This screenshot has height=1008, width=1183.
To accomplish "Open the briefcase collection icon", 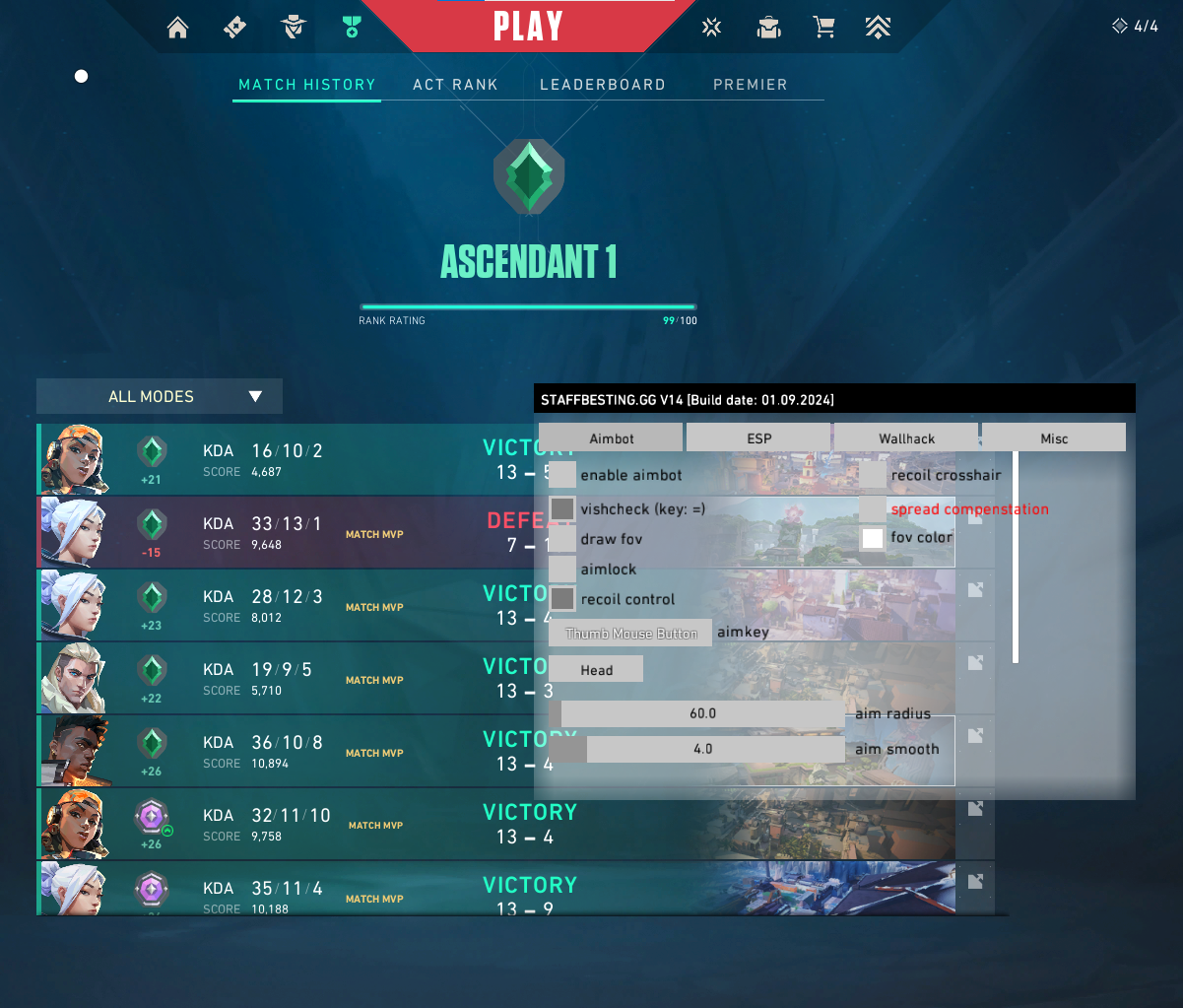I will [768, 28].
